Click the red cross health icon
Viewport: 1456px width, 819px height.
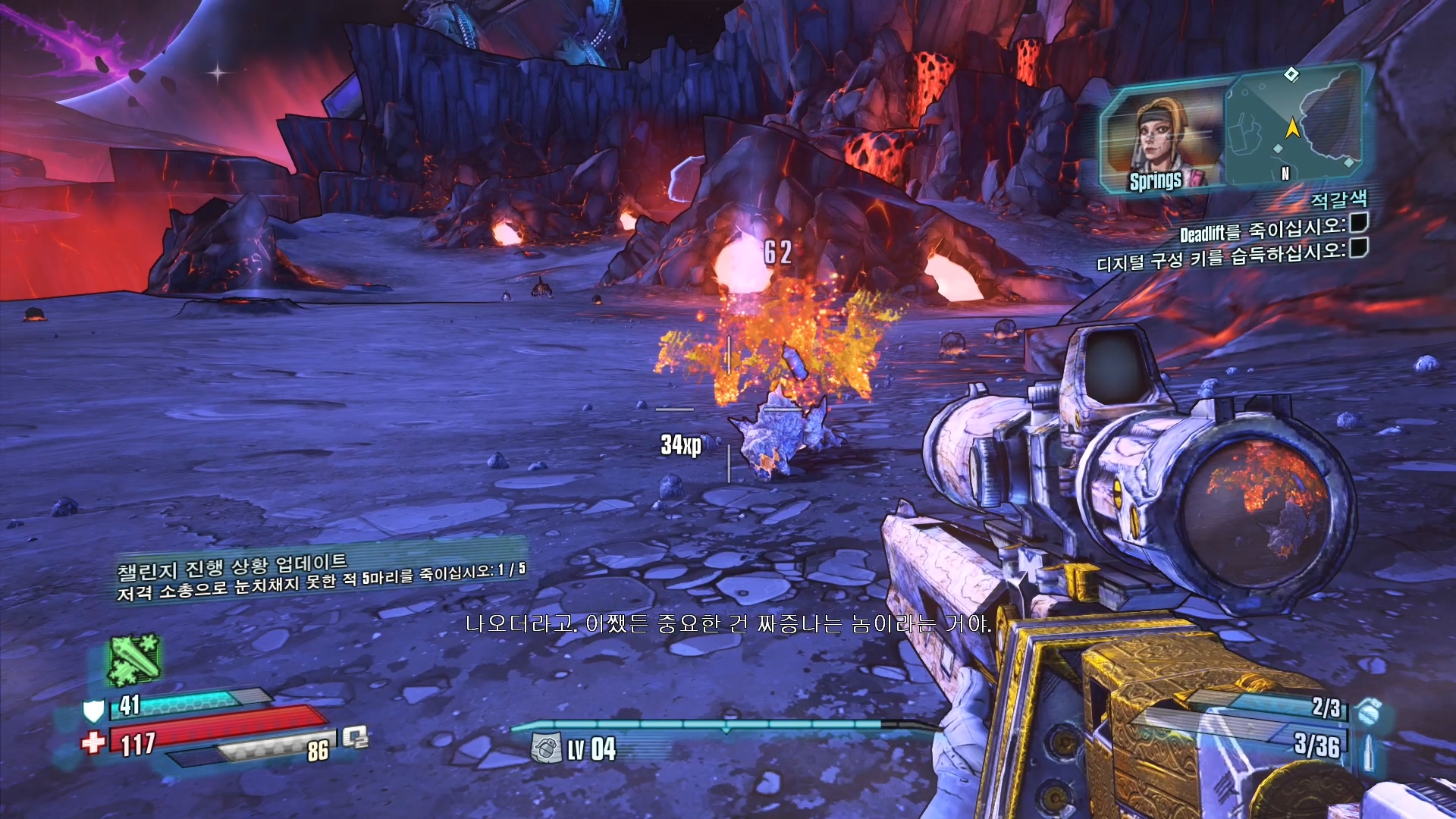pos(93,742)
